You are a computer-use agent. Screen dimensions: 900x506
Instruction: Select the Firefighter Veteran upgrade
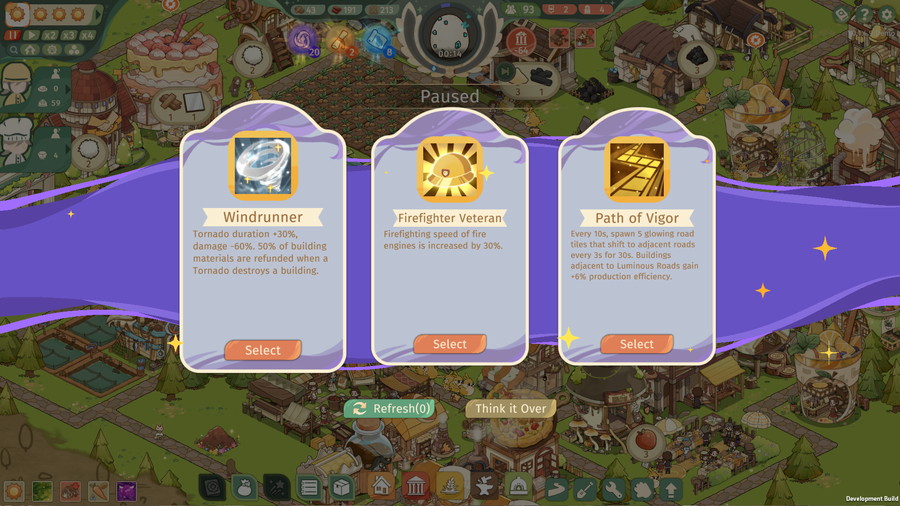[x=449, y=344]
